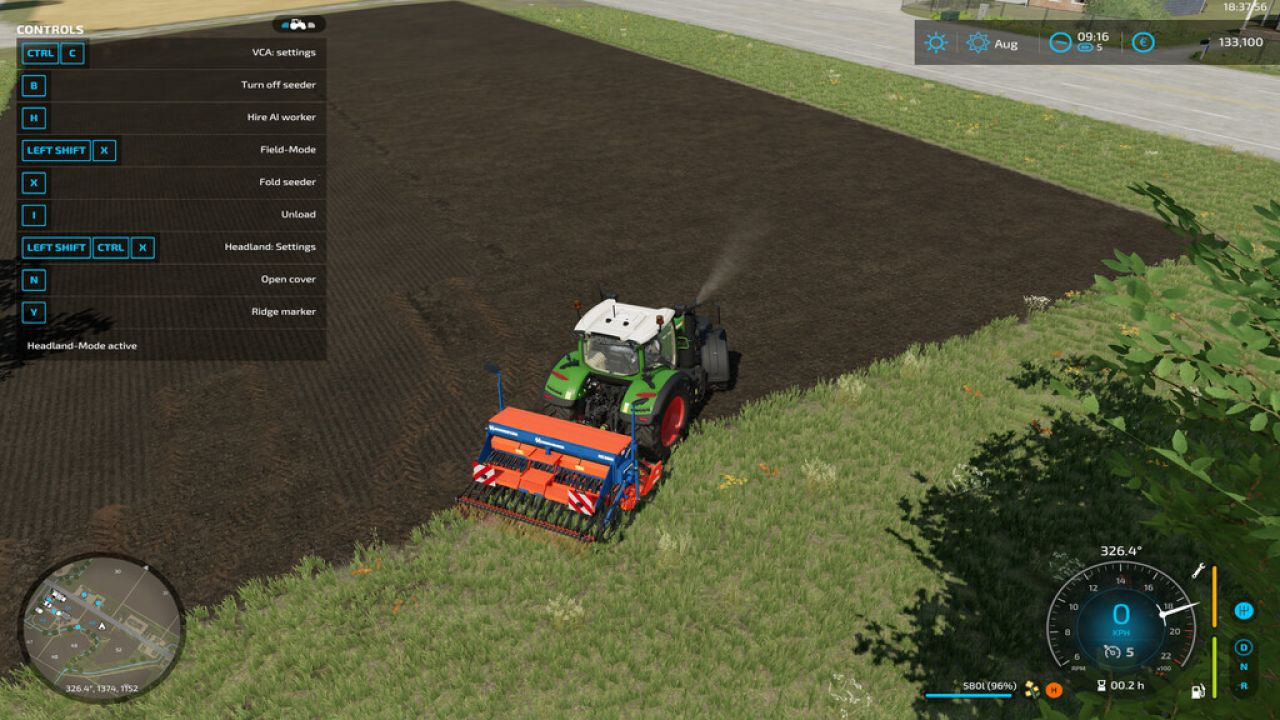1280x720 pixels.
Task: Click the fuel pump icon below the tachometer
Action: (1196, 692)
